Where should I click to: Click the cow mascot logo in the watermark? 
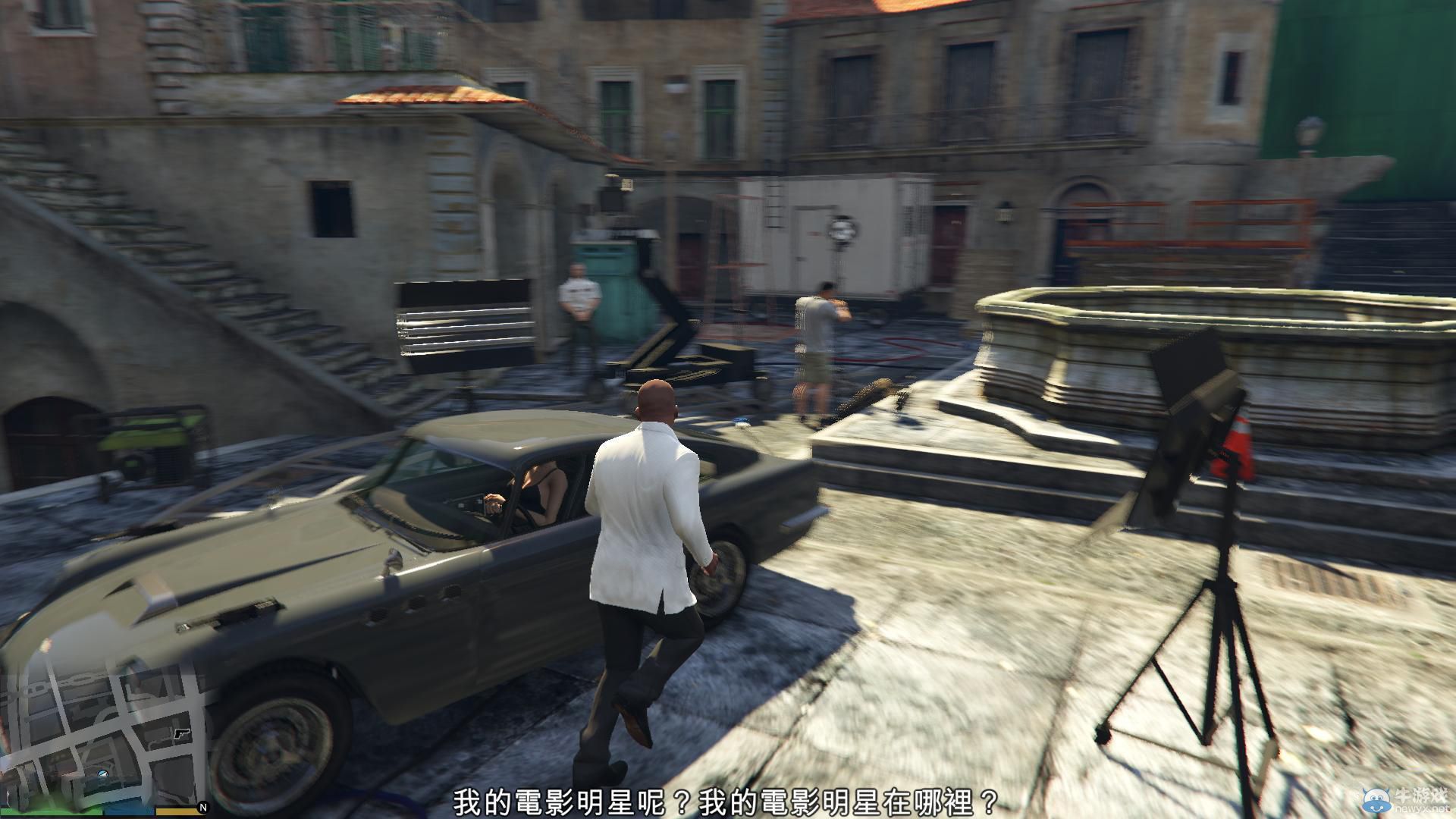[1375, 799]
